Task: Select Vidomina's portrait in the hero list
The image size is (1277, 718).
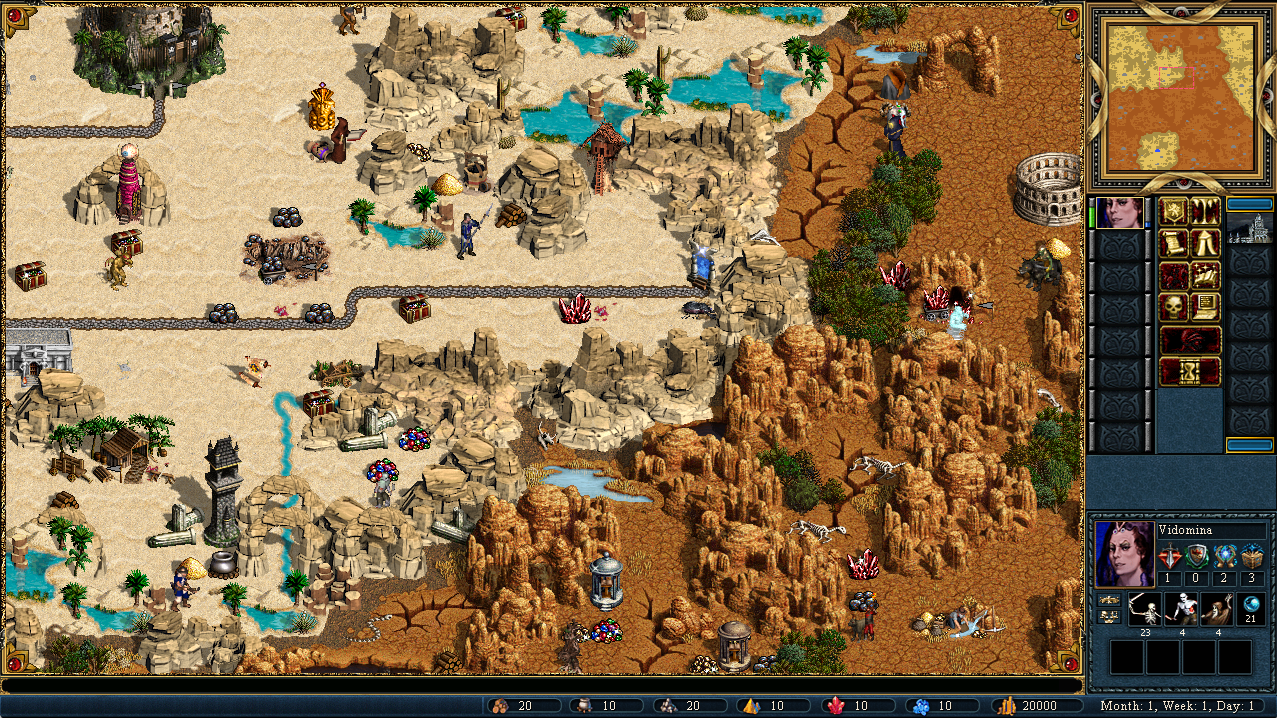Action: [x=1121, y=213]
